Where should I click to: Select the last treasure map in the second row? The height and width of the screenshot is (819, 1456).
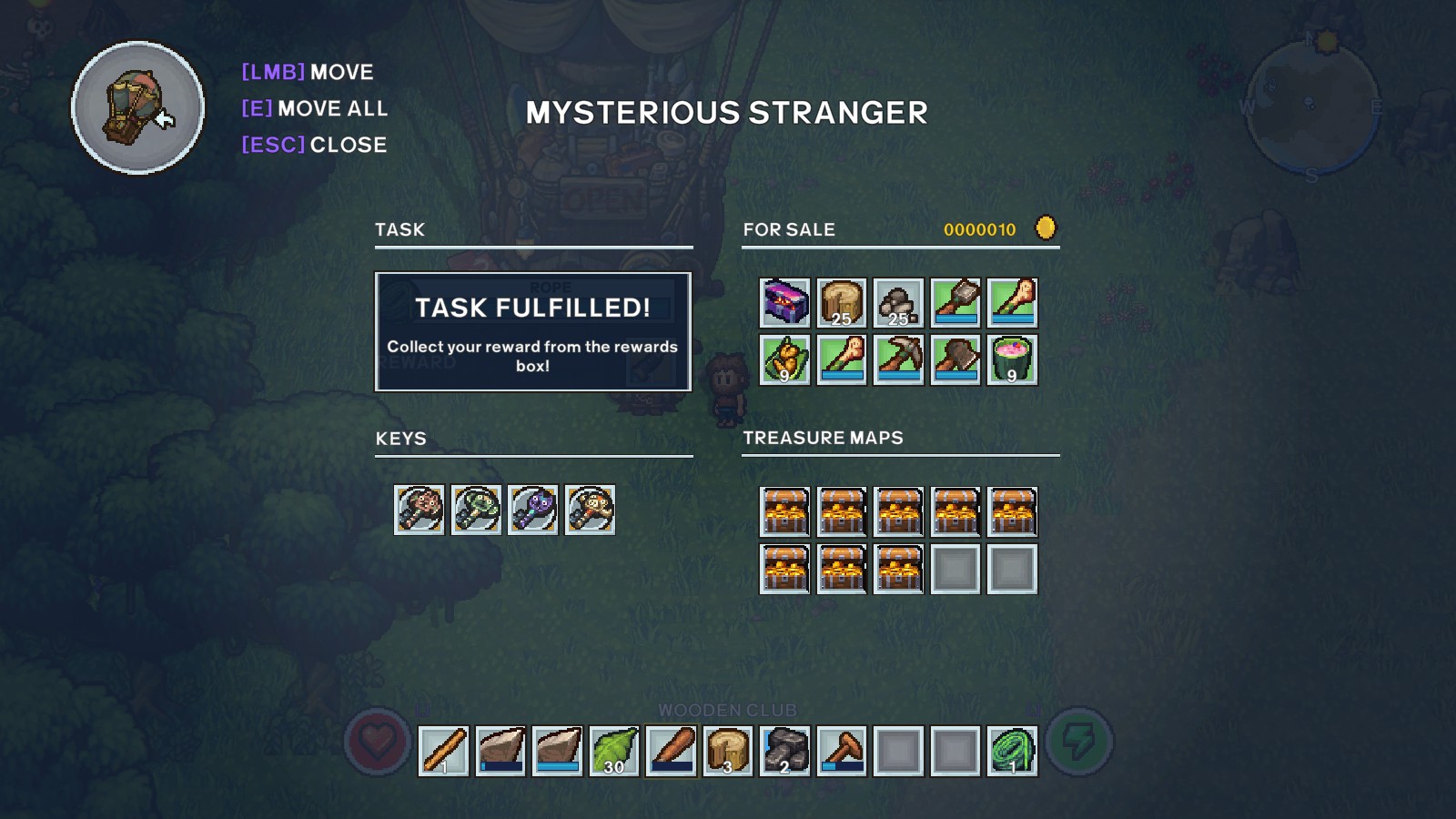[899, 566]
